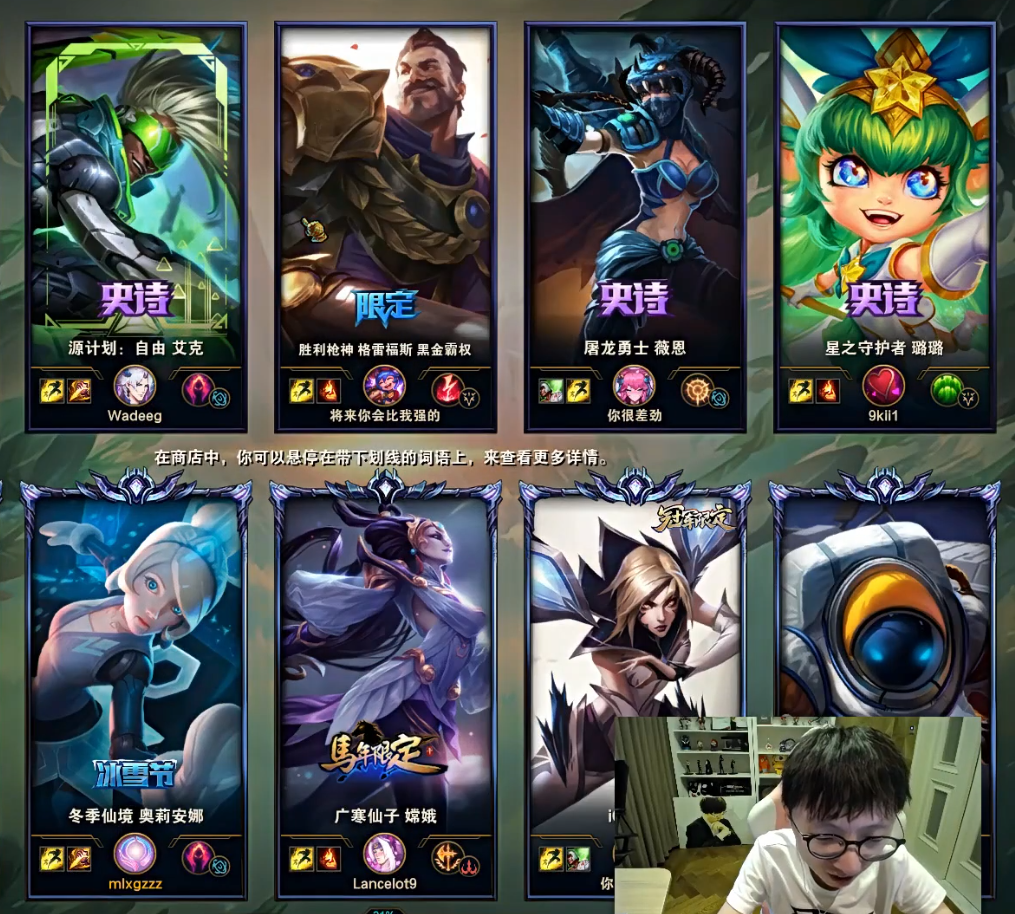
Task: Select the 广寒仙子 嫦娥 player card
Action: pos(385,650)
